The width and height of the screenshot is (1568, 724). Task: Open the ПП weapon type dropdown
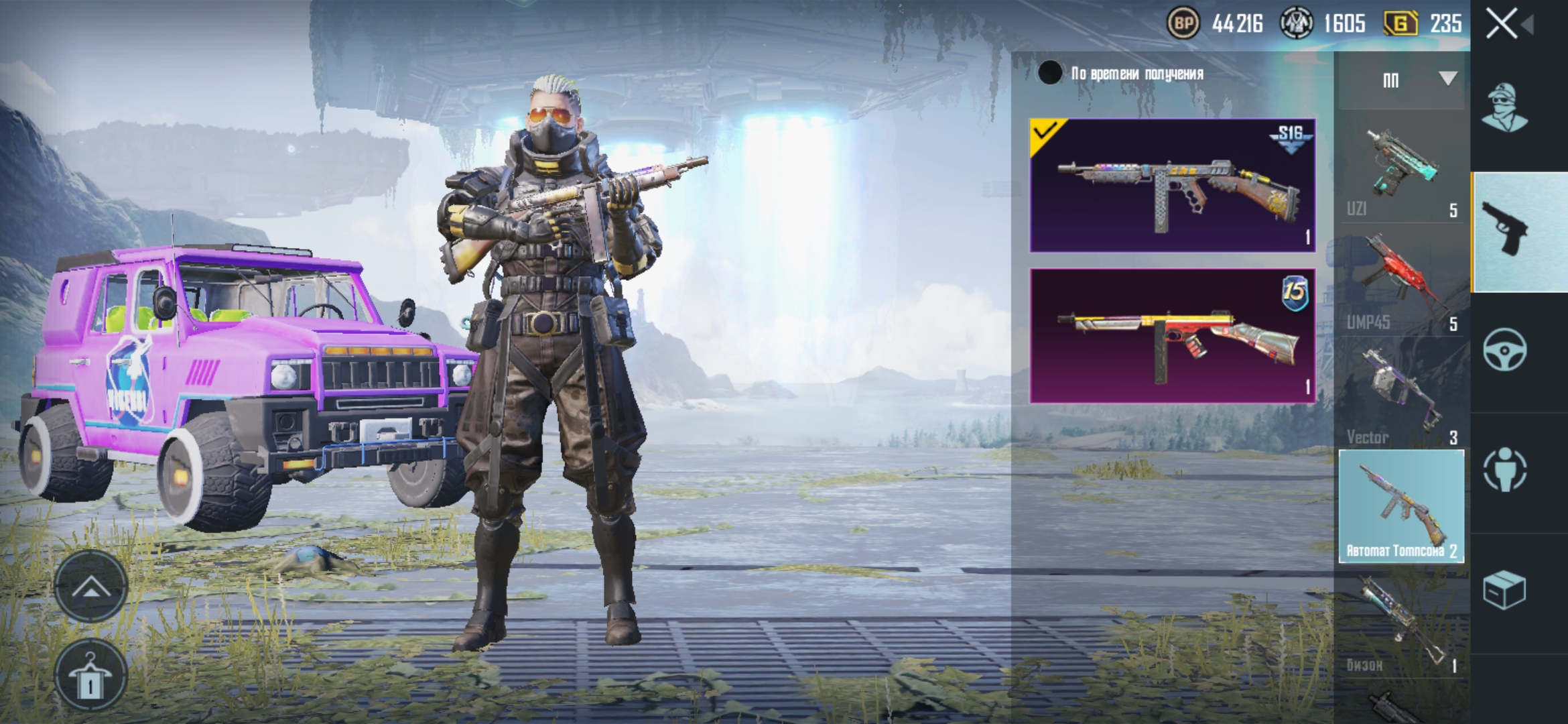(x=1401, y=80)
